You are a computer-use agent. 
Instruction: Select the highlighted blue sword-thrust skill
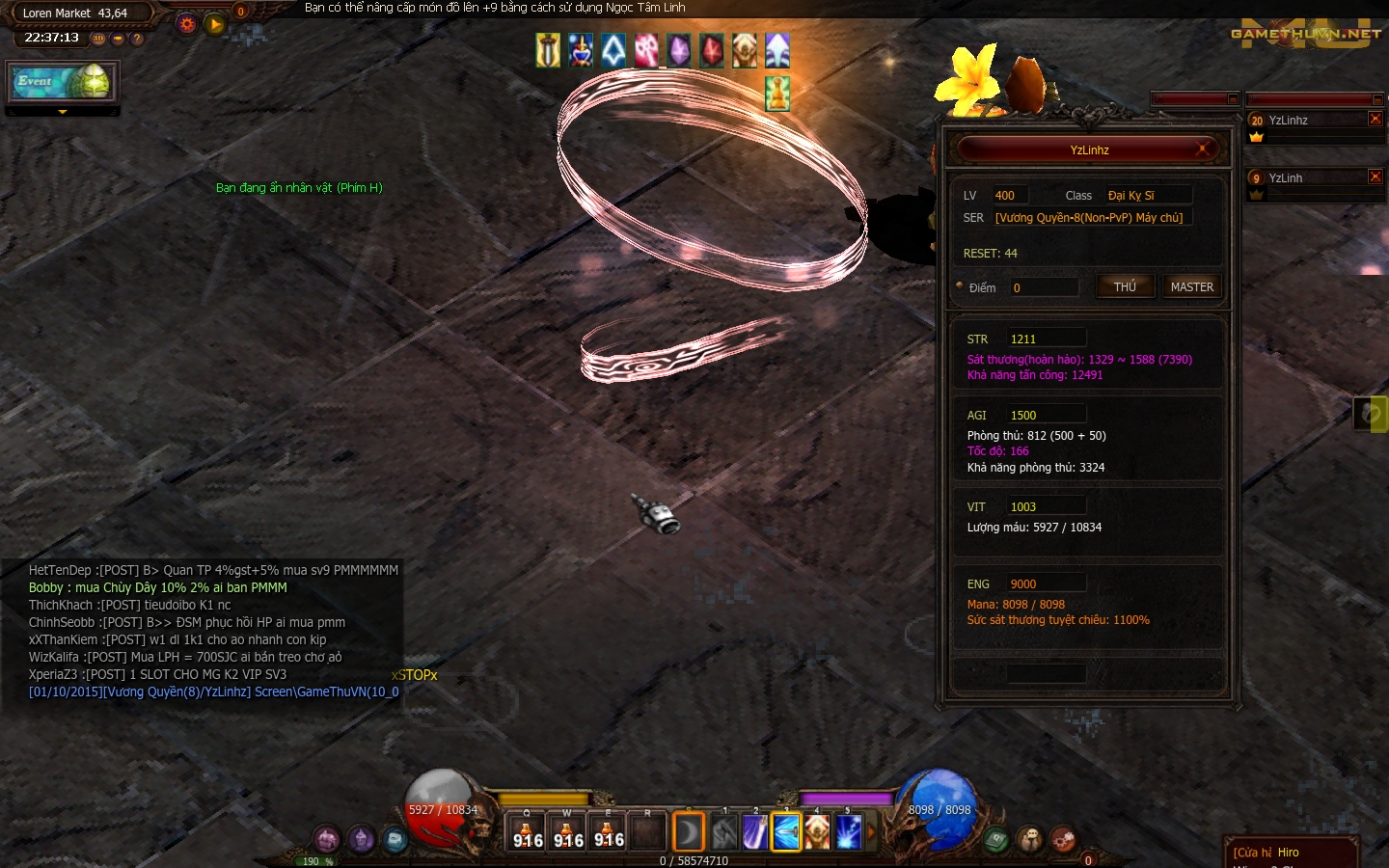coord(786,832)
